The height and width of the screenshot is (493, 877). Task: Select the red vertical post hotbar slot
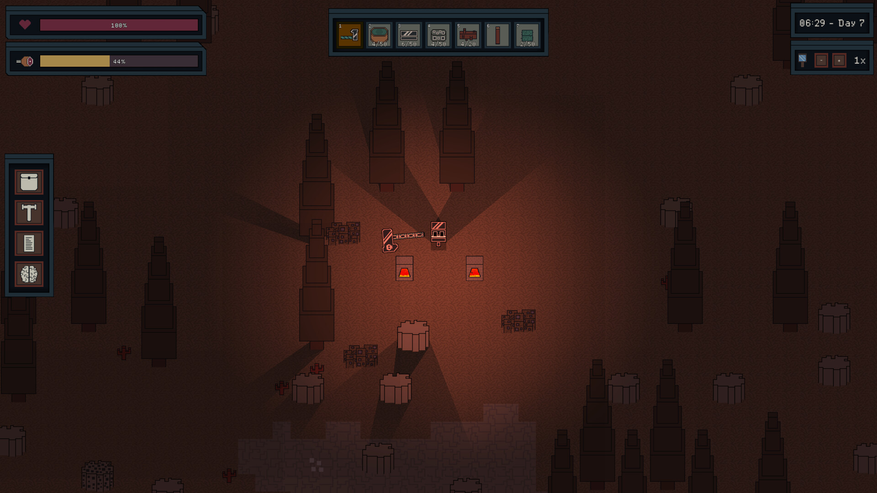click(498, 35)
